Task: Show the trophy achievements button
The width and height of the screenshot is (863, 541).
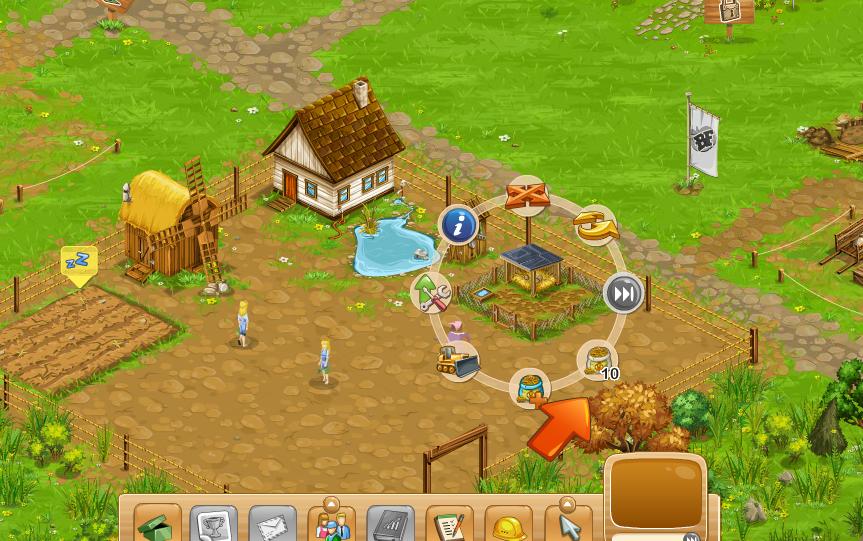Action: tap(214, 525)
